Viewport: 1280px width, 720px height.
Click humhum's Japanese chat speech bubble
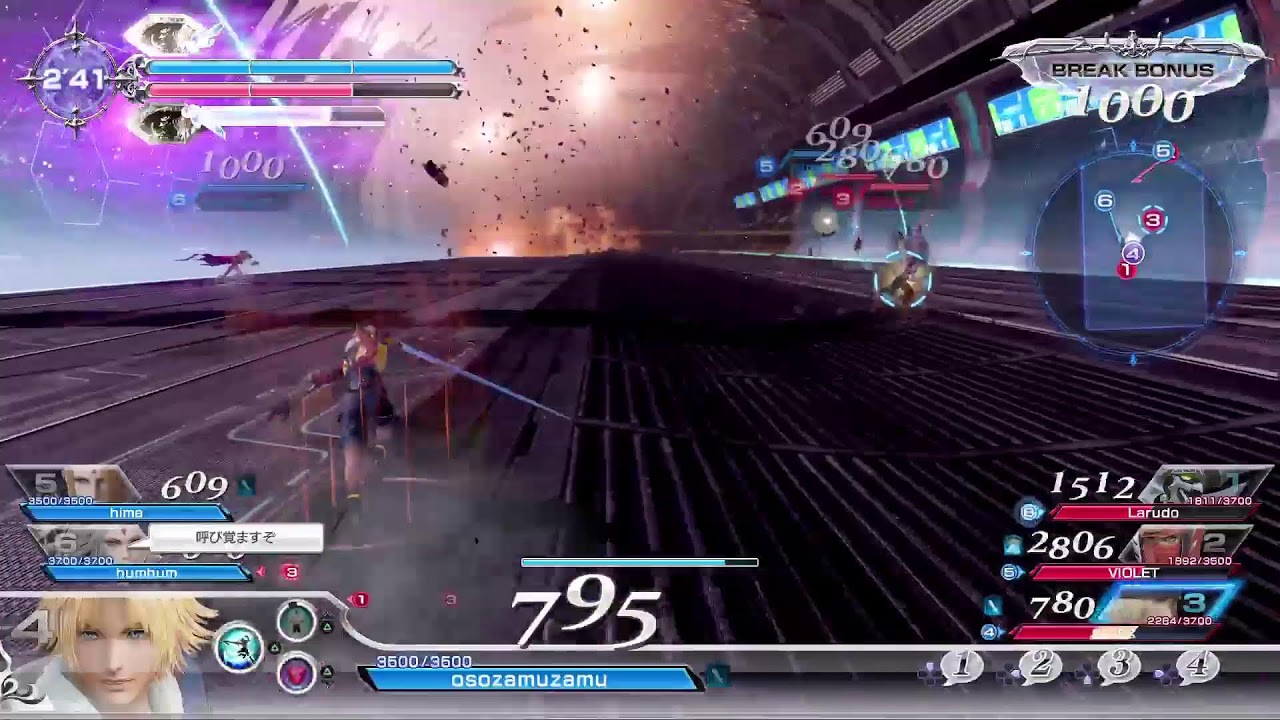[236, 538]
